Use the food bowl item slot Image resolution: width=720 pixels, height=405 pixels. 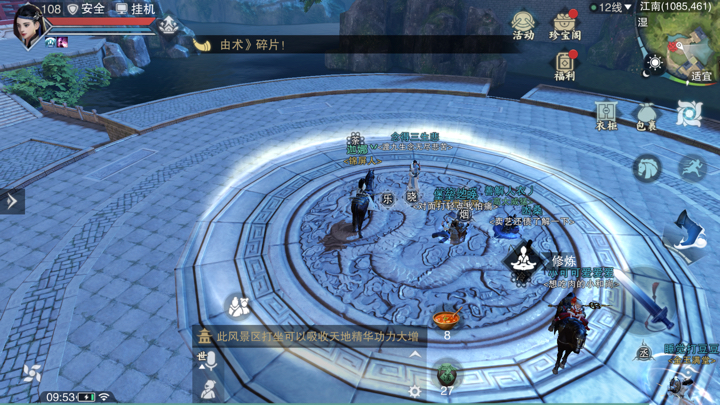pyautogui.click(x=447, y=320)
